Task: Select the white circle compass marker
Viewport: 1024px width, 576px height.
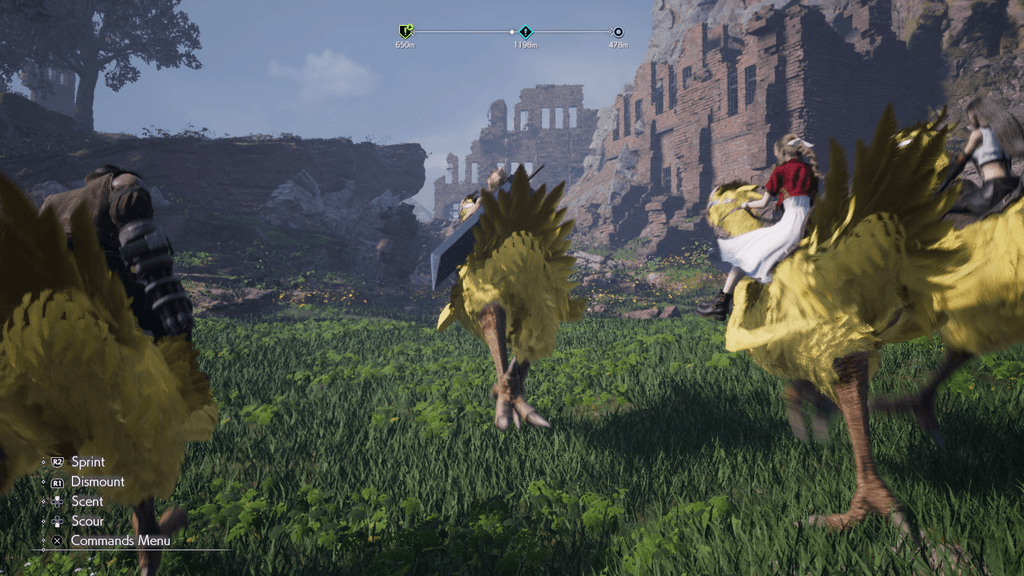Action: tap(618, 32)
